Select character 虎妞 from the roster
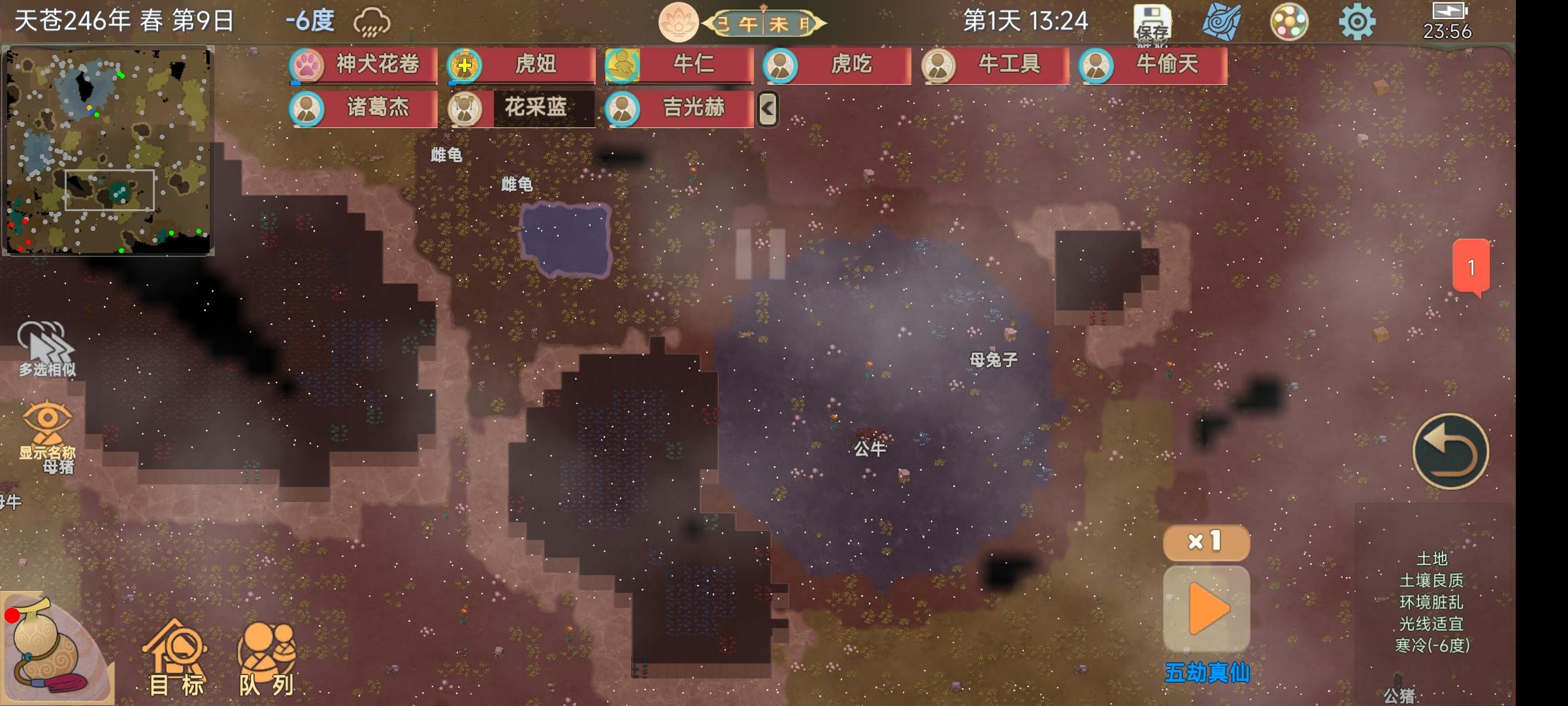This screenshot has height=706, width=1568. tap(521, 65)
